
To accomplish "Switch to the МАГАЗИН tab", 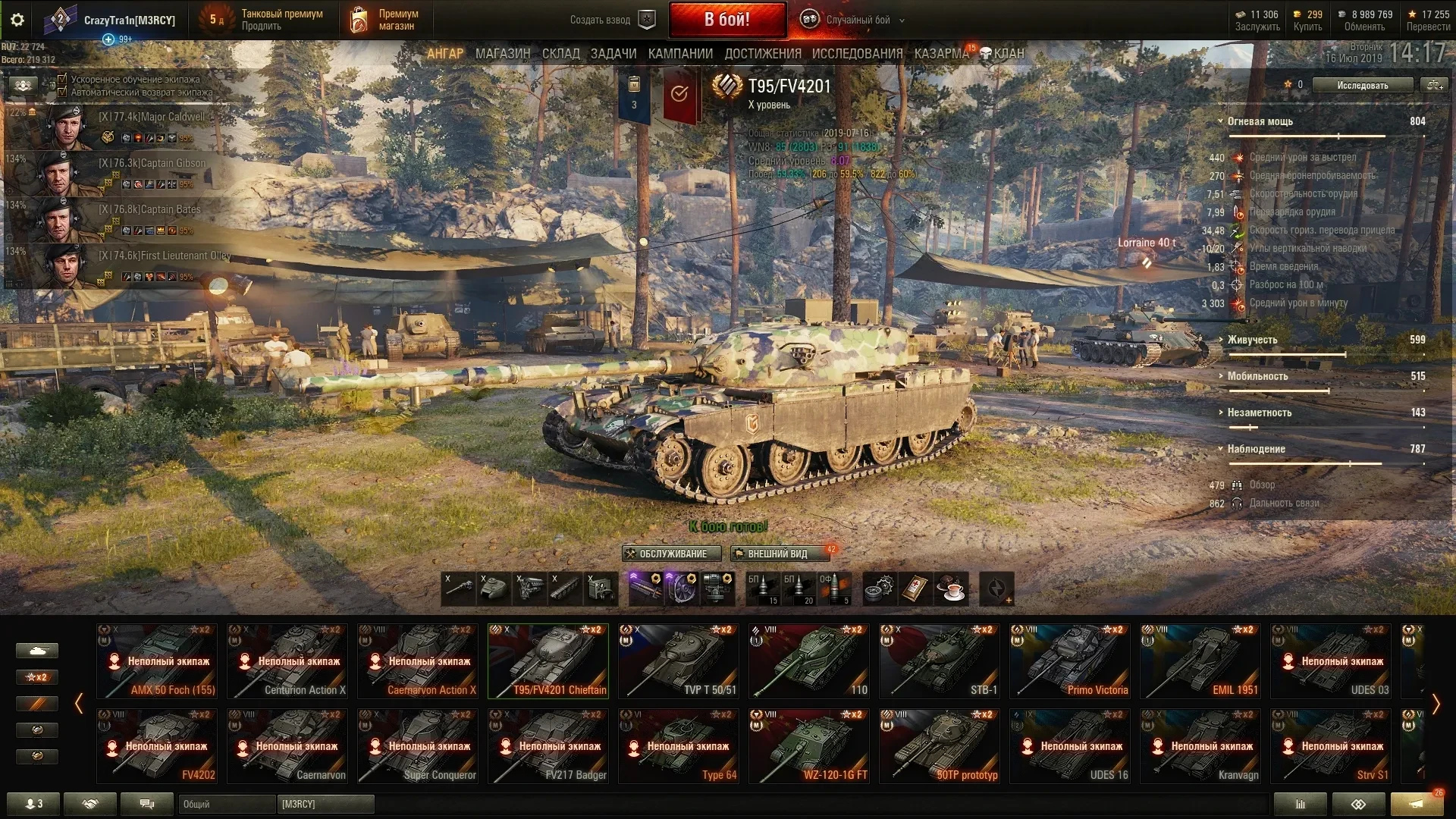I will 502,54.
